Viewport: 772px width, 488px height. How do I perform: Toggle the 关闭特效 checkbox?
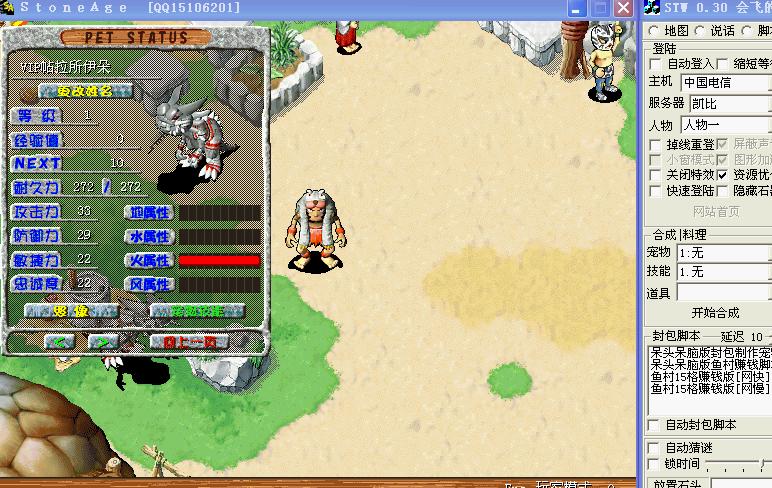tap(657, 175)
